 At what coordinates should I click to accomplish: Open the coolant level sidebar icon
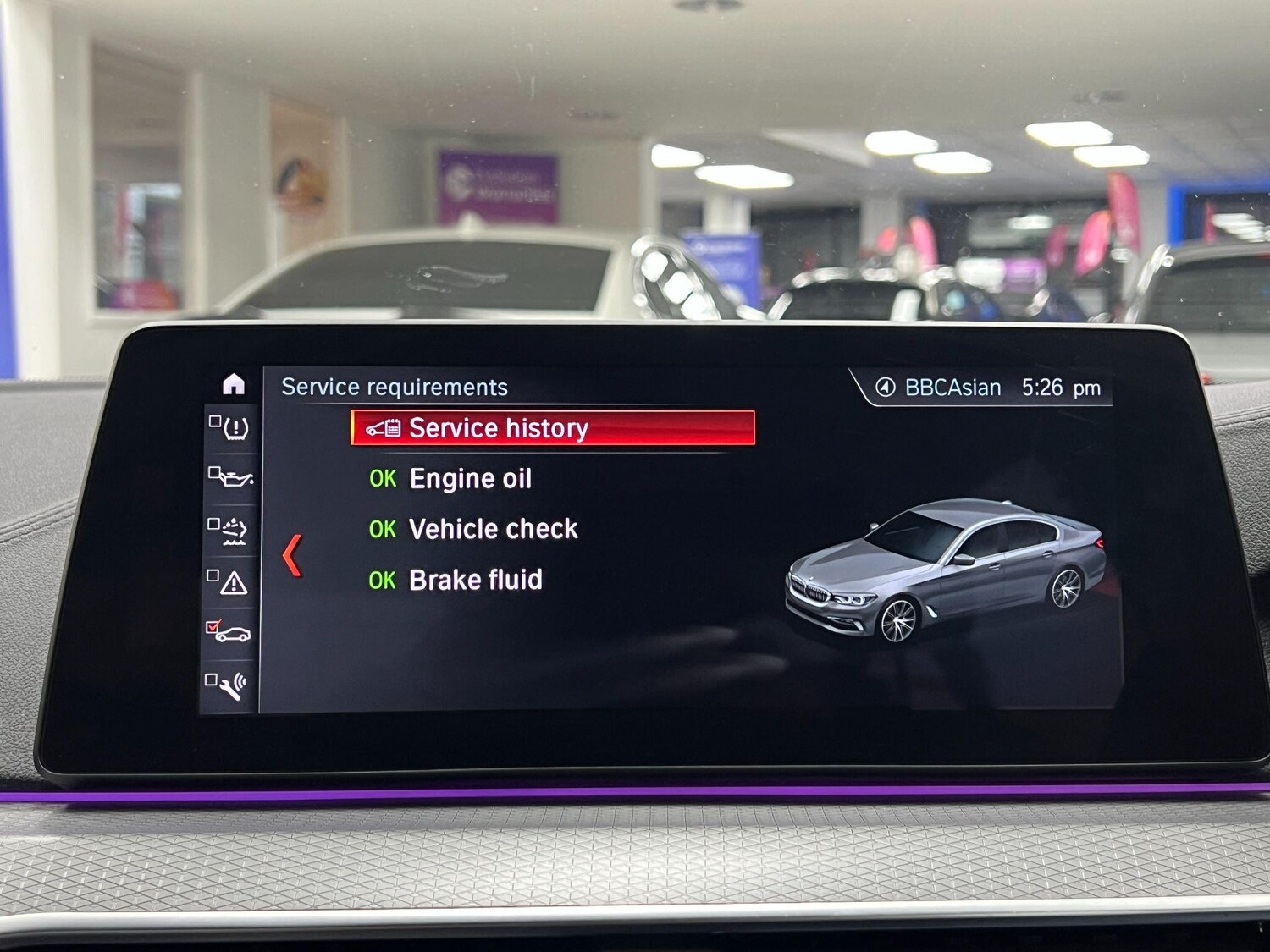(230, 531)
